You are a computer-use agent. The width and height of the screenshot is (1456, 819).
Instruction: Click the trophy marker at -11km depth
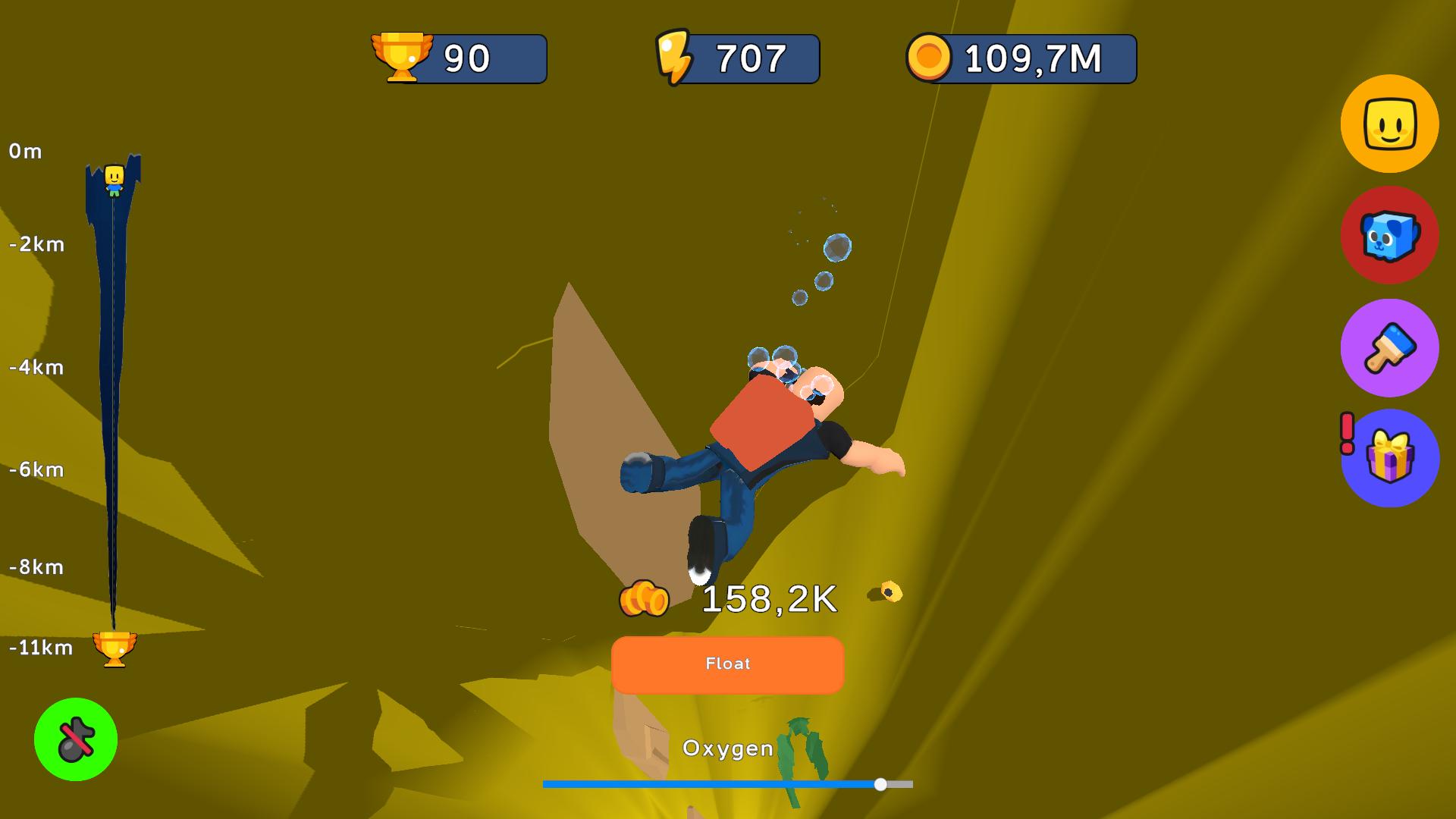click(115, 648)
